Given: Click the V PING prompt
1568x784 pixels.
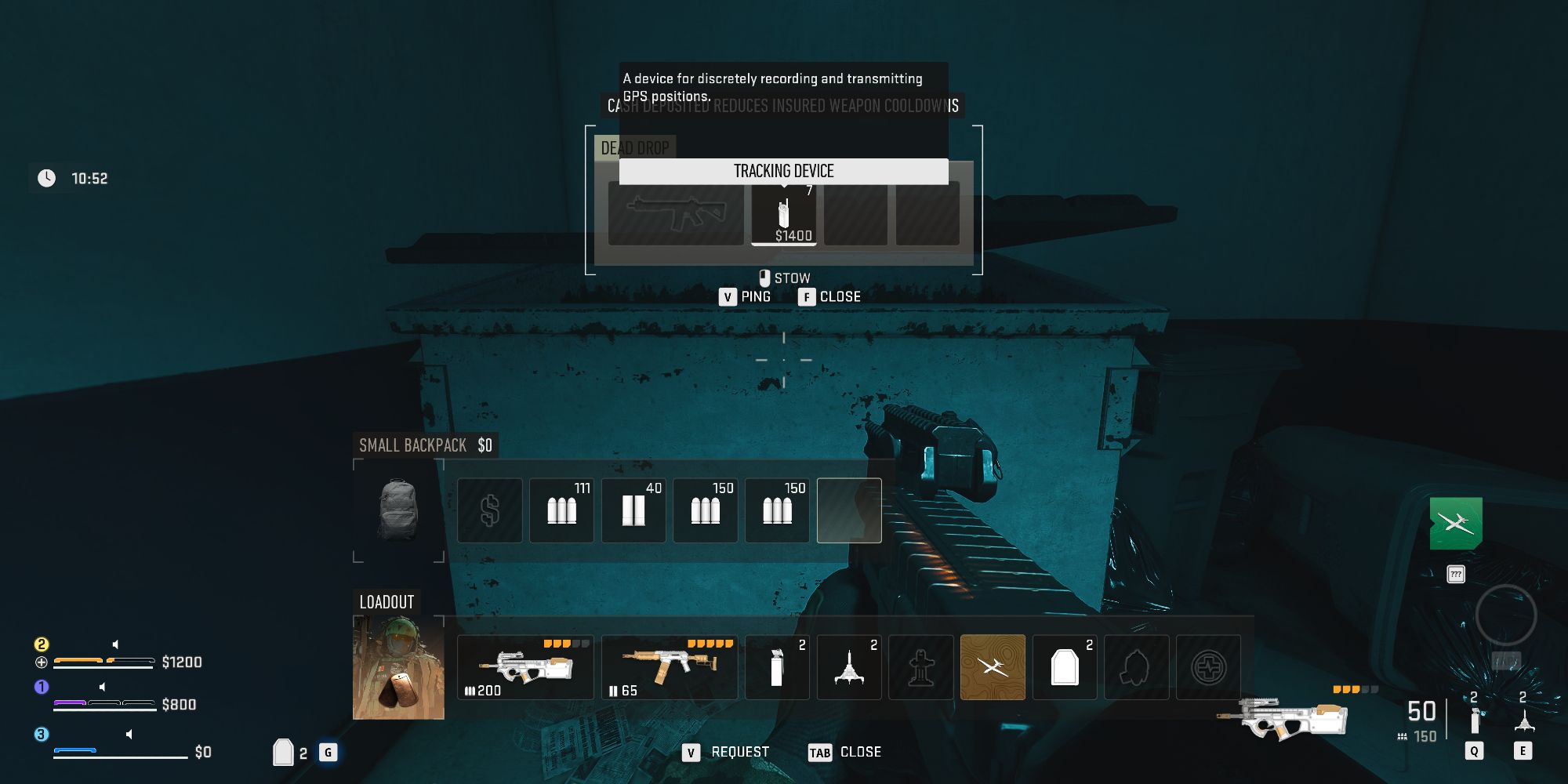Looking at the screenshot, I should tap(746, 296).
